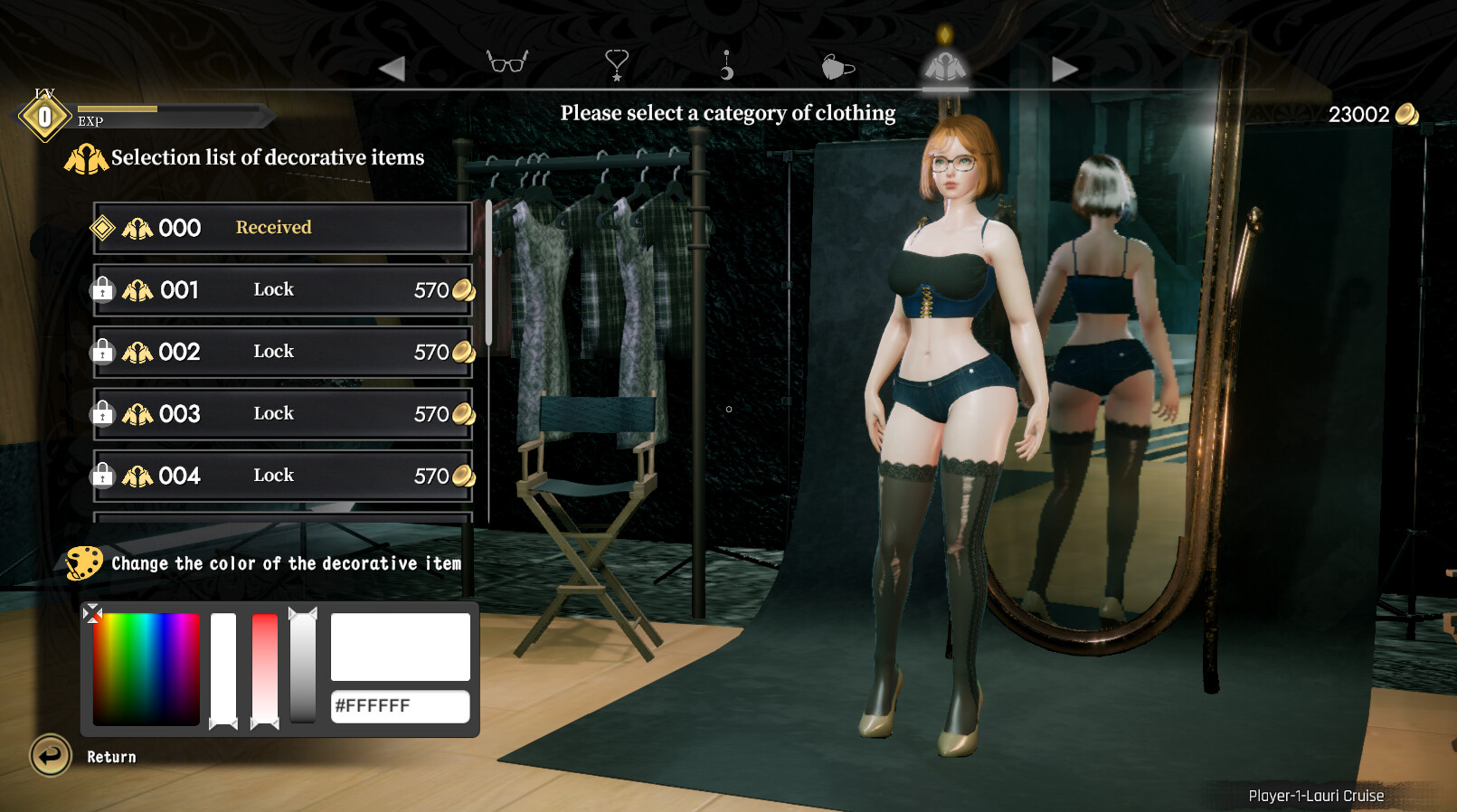Select the received decorative item 000
The image size is (1457, 812).
[282, 228]
